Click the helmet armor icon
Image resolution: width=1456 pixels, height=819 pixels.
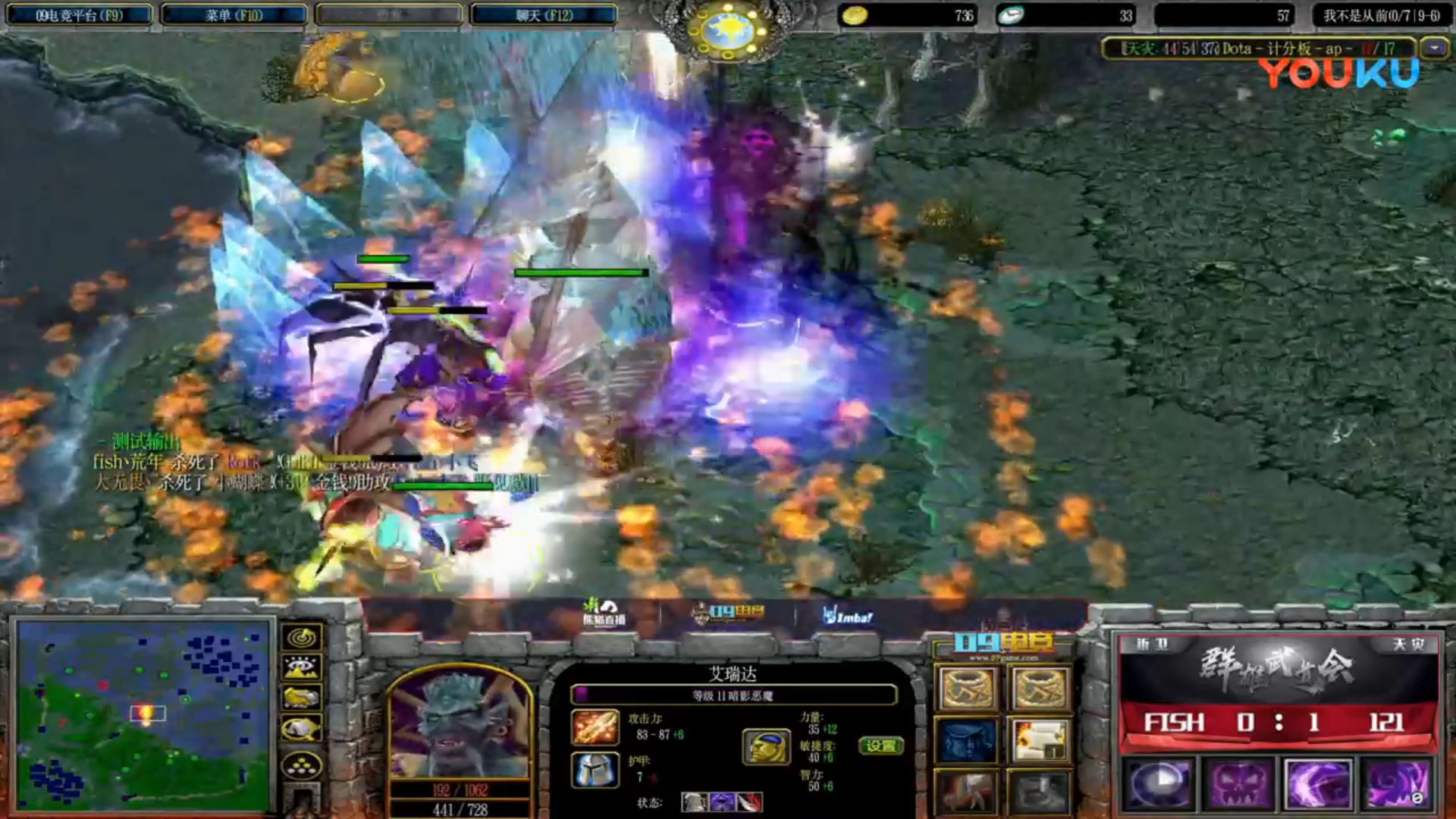595,769
